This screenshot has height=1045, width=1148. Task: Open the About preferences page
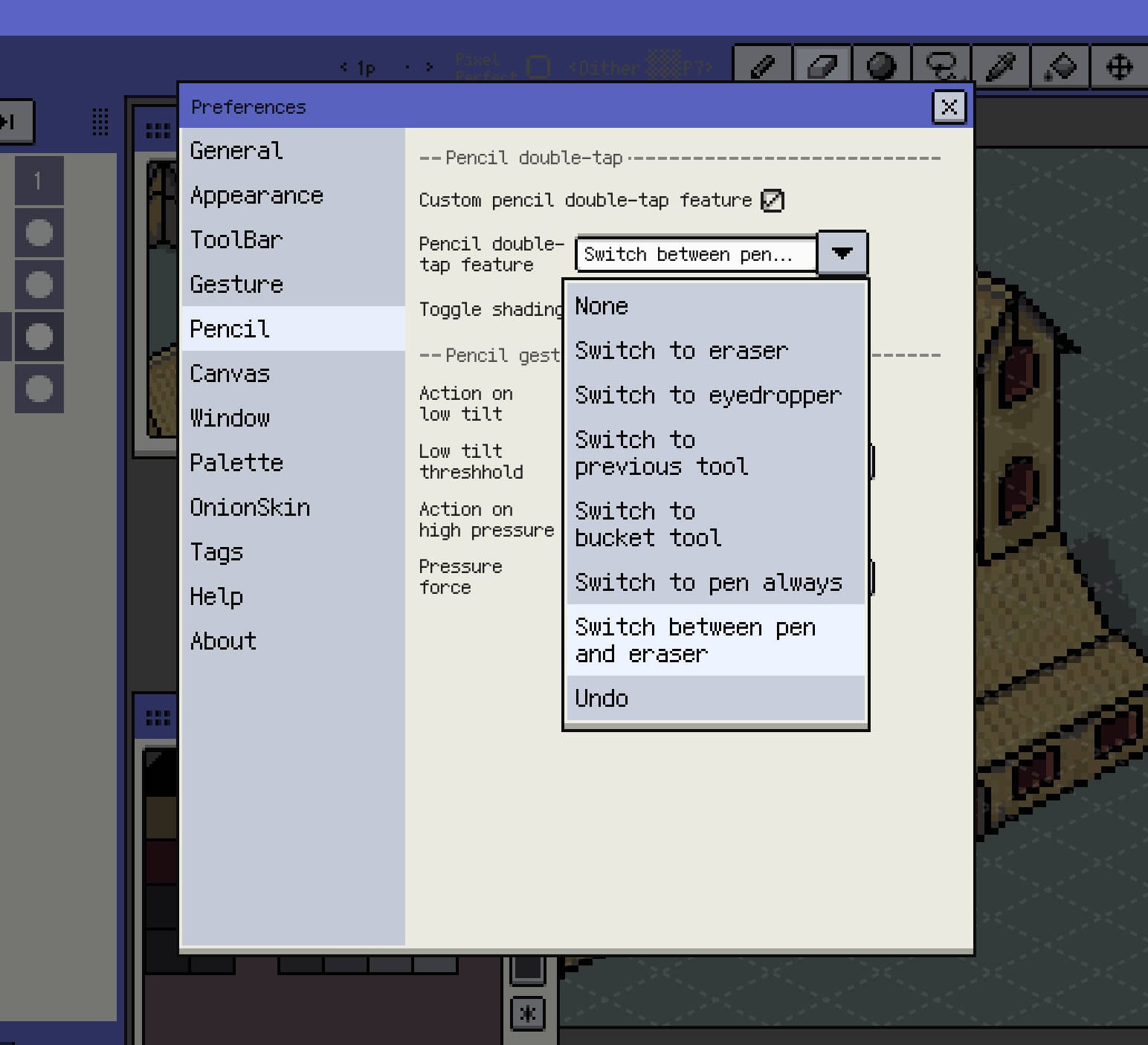(x=222, y=641)
